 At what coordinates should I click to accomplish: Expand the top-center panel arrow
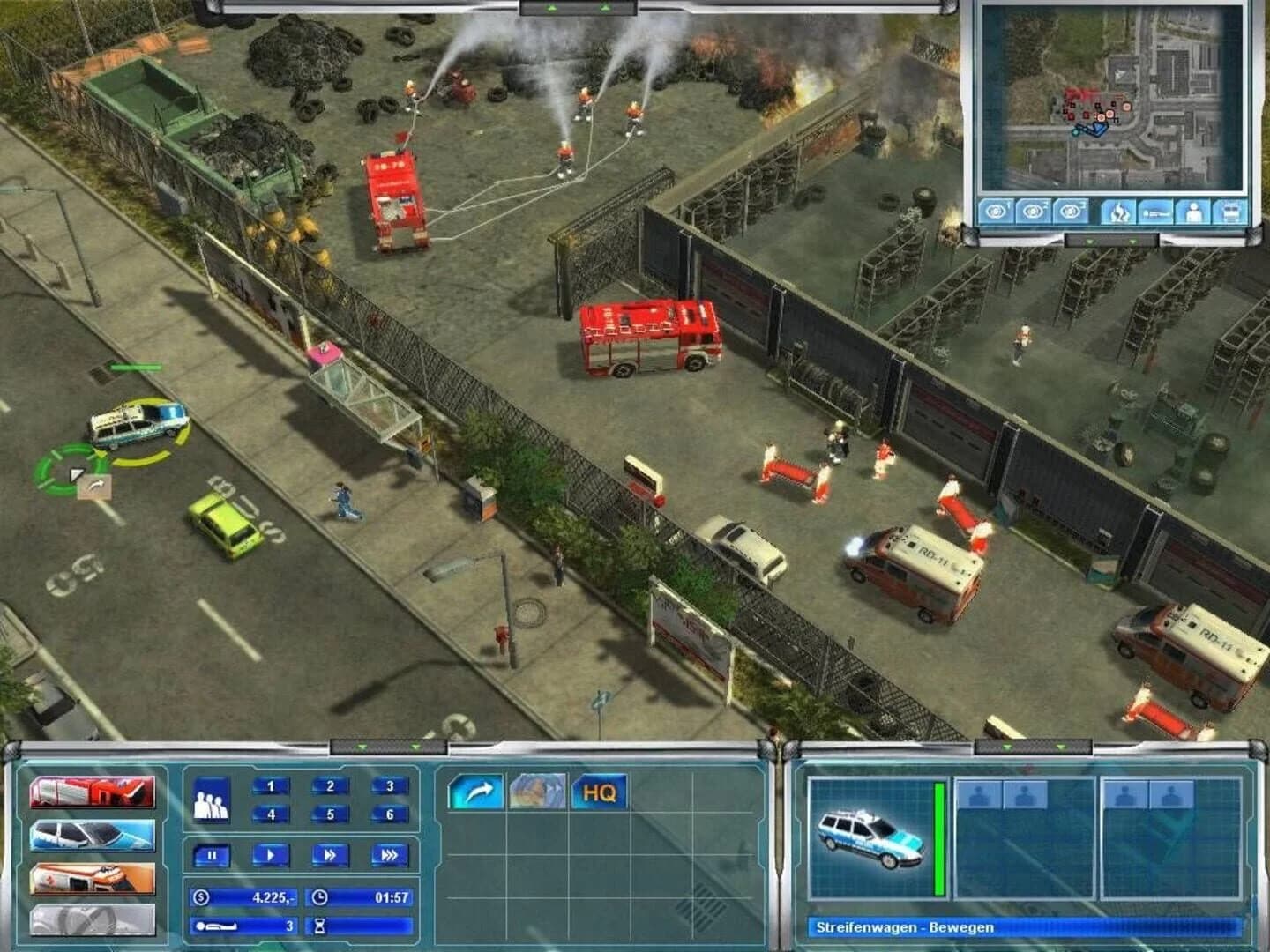point(551,7)
